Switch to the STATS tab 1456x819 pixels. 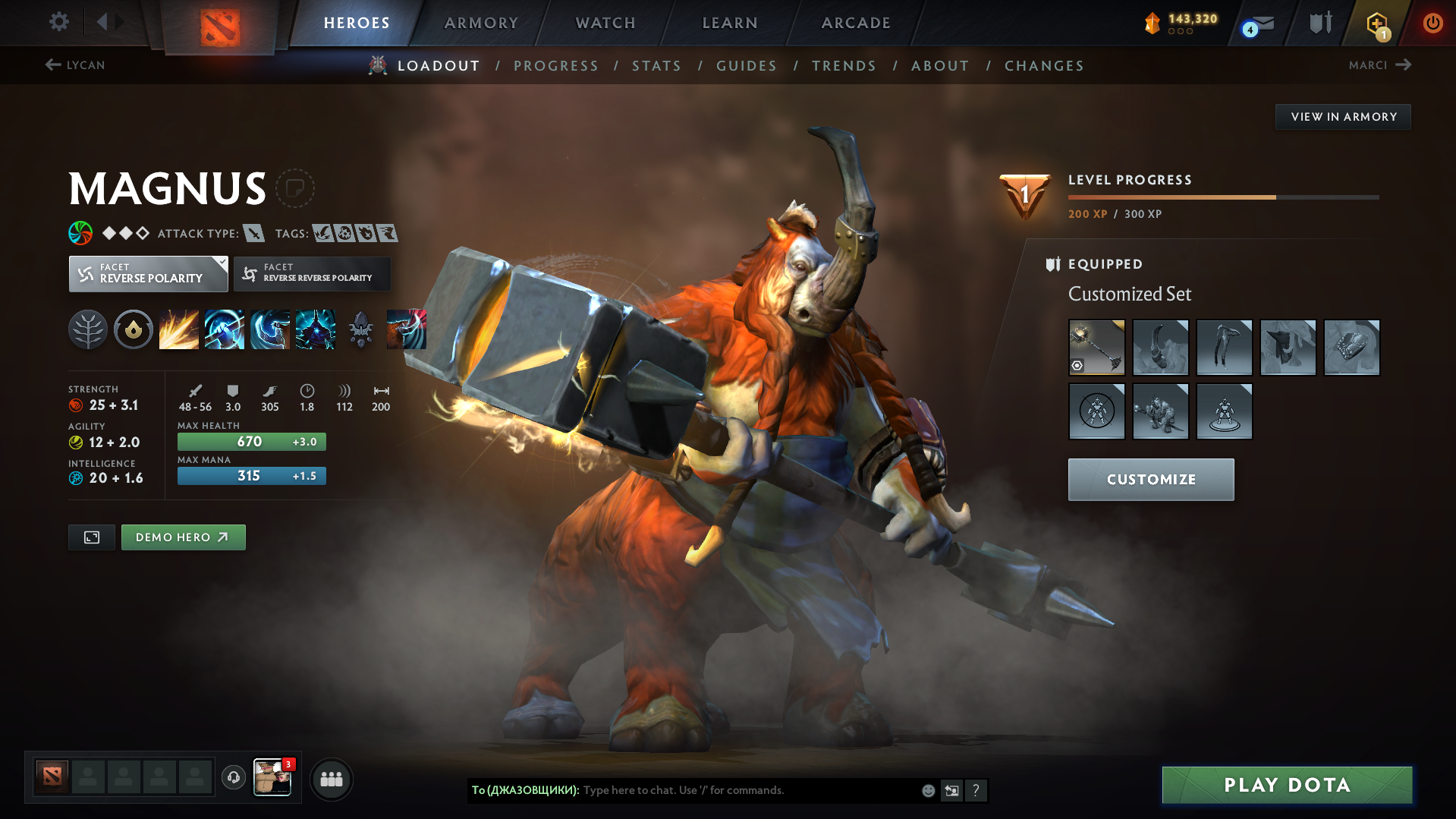pyautogui.click(x=656, y=66)
